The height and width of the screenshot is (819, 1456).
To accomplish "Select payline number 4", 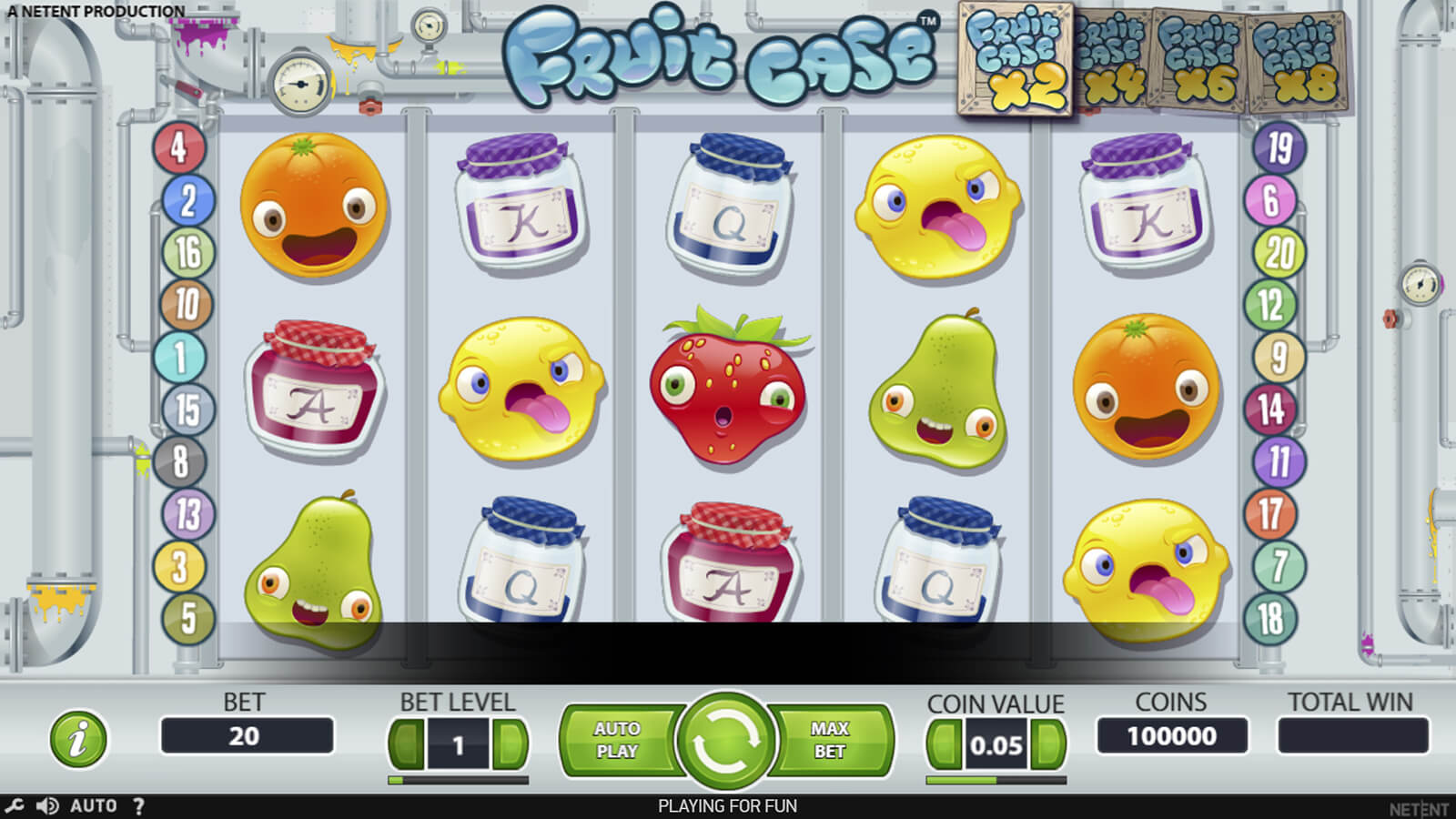I will [178, 147].
